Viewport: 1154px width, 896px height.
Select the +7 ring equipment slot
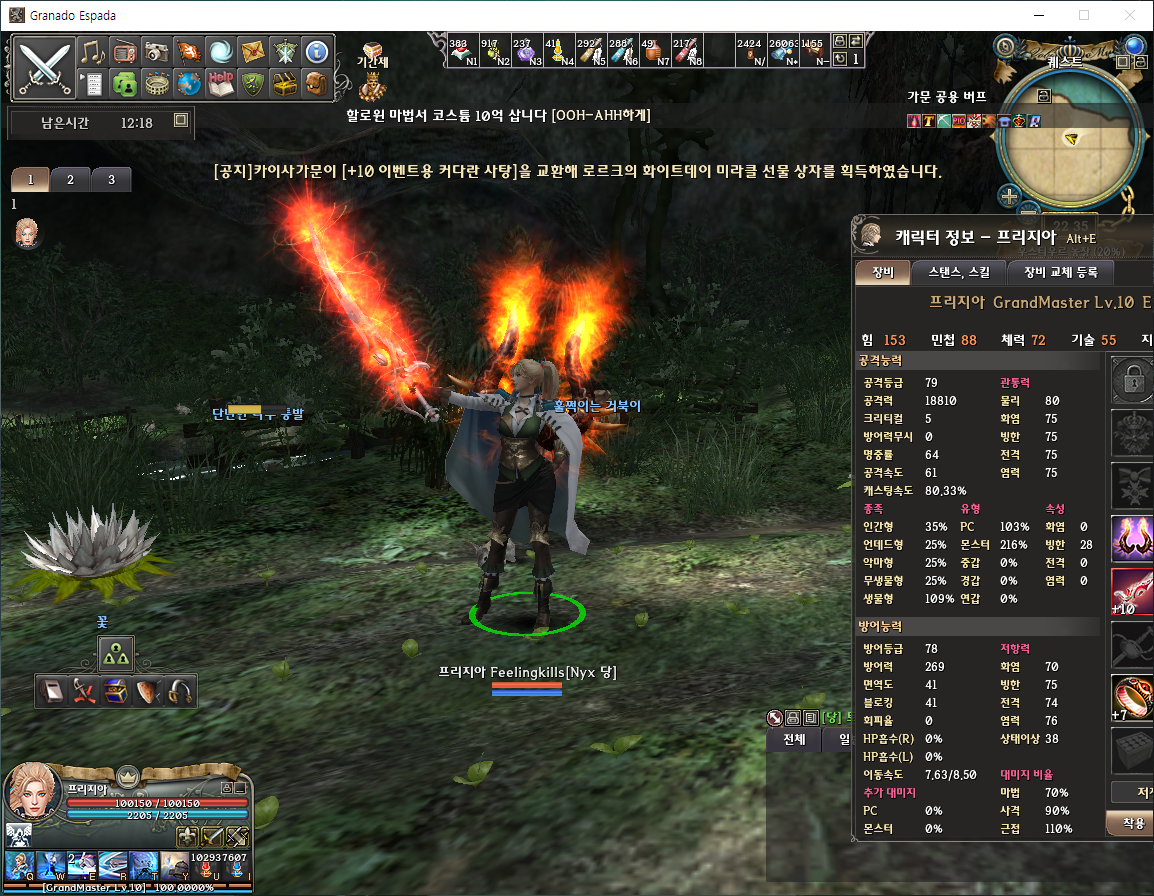coord(1132,697)
